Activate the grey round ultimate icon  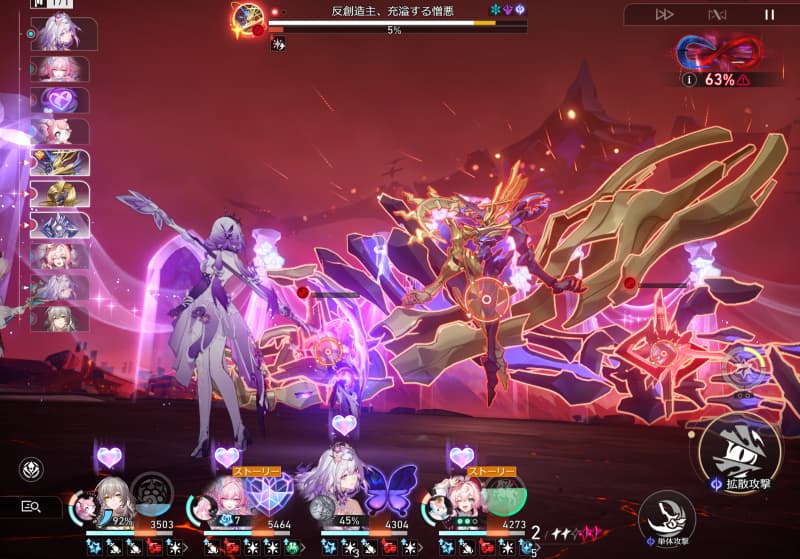click(152, 493)
